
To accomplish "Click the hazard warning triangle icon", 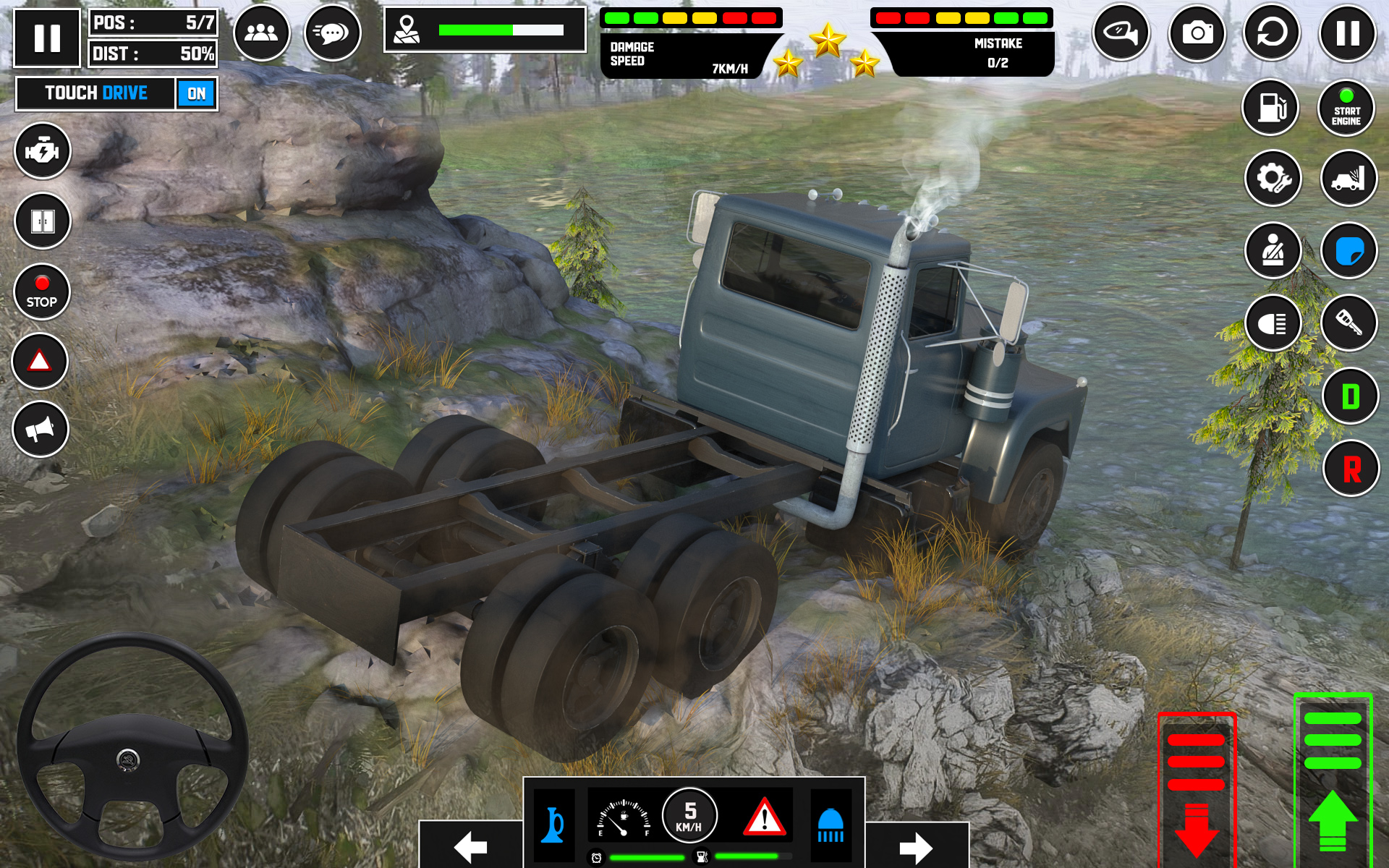I will tap(41, 359).
